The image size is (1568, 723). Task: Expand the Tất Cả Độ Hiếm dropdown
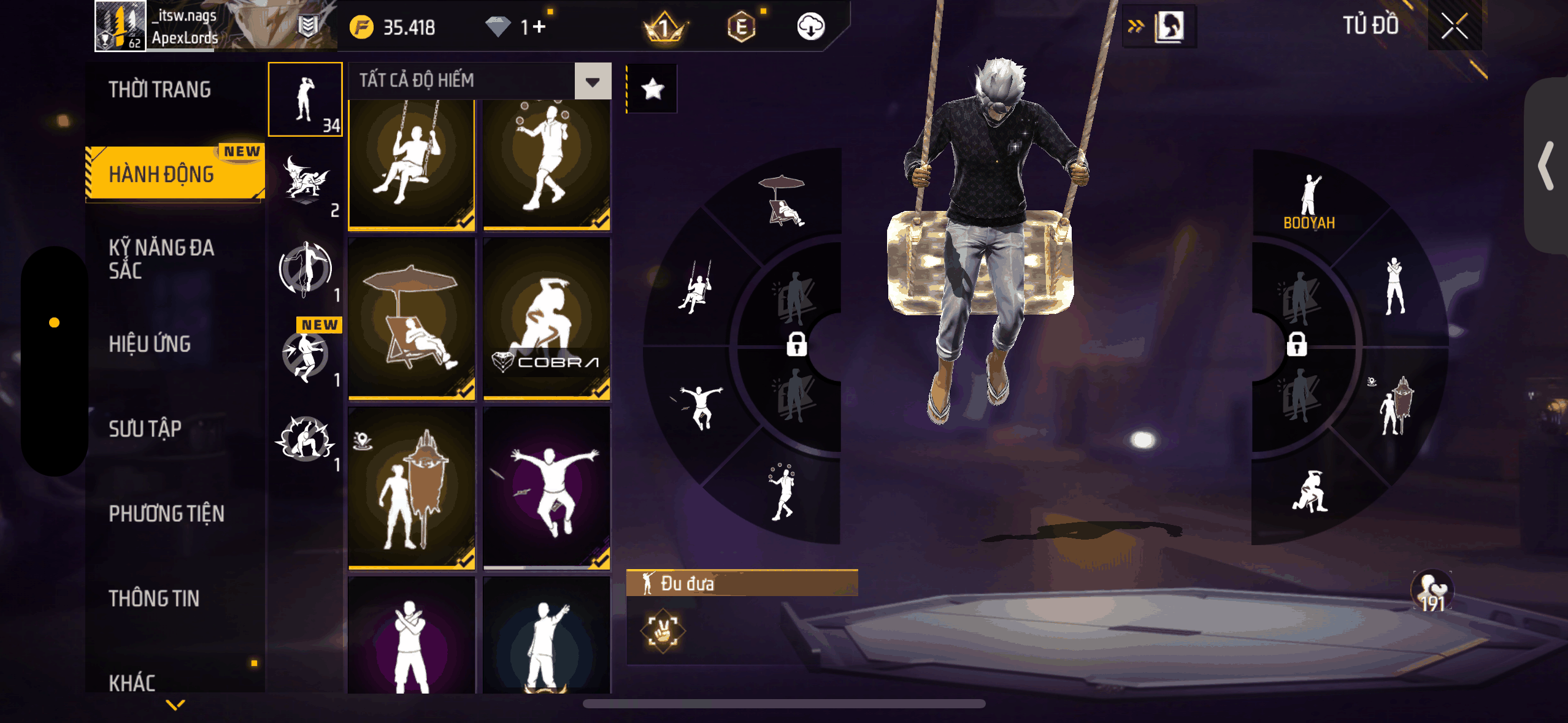[592, 81]
